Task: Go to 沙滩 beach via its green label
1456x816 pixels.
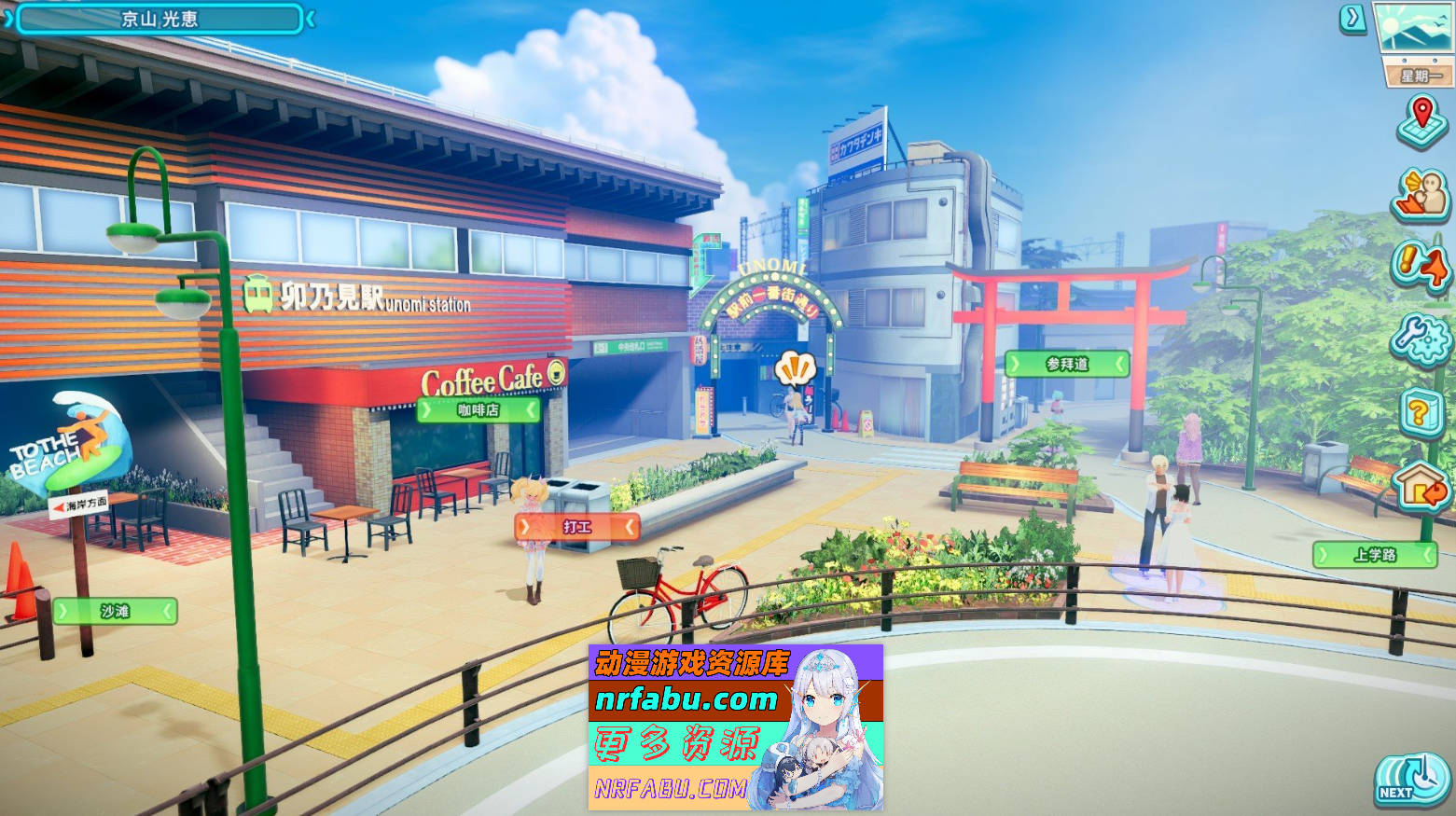Action: [x=116, y=612]
